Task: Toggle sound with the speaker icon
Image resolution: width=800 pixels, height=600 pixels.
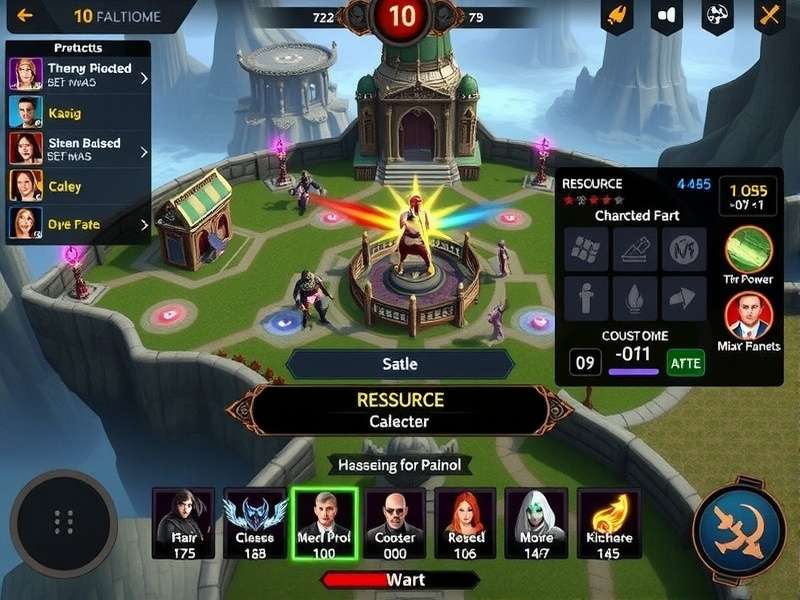Action: tap(667, 16)
